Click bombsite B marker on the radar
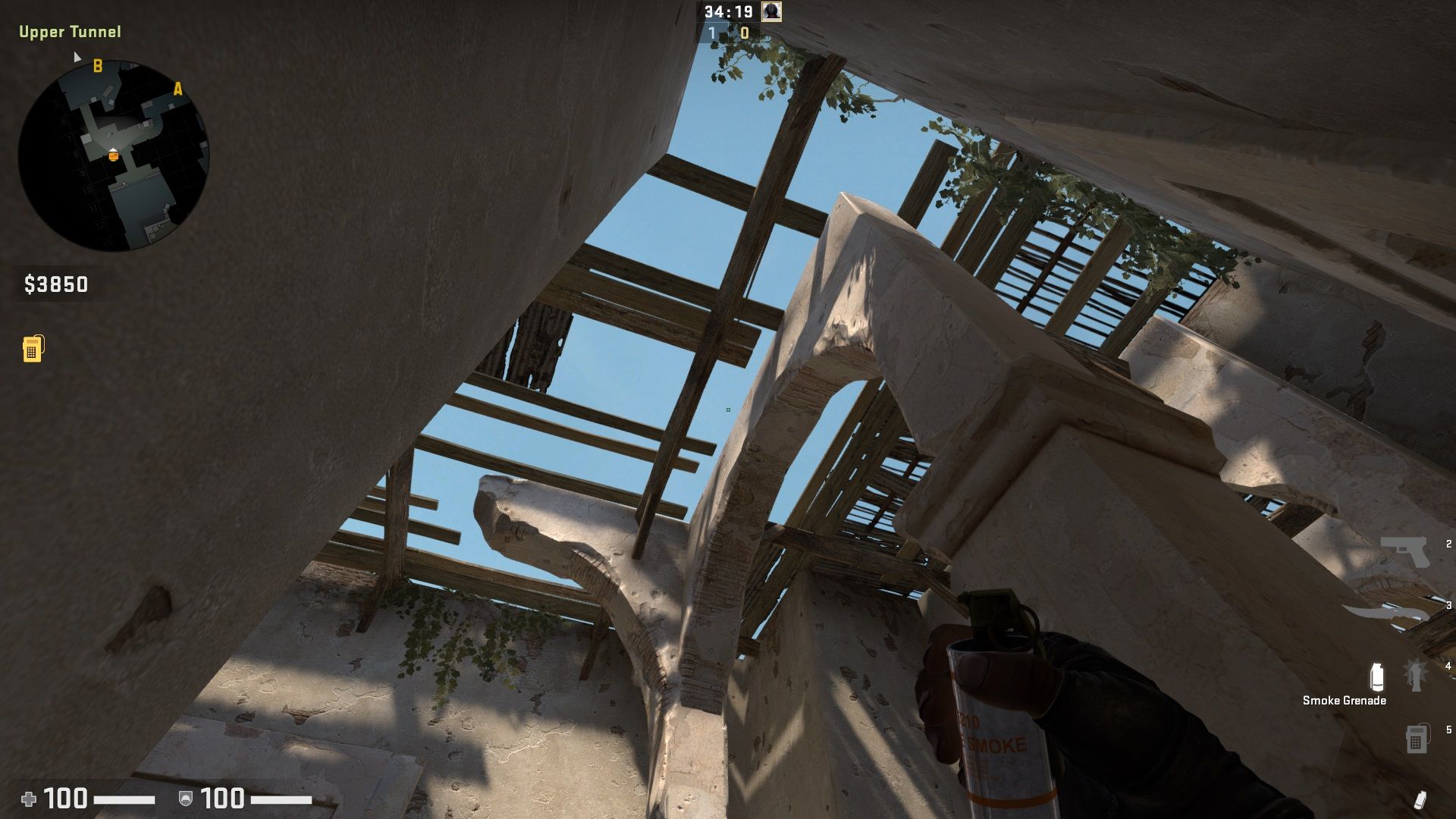Image resolution: width=1456 pixels, height=819 pixels. pyautogui.click(x=97, y=66)
